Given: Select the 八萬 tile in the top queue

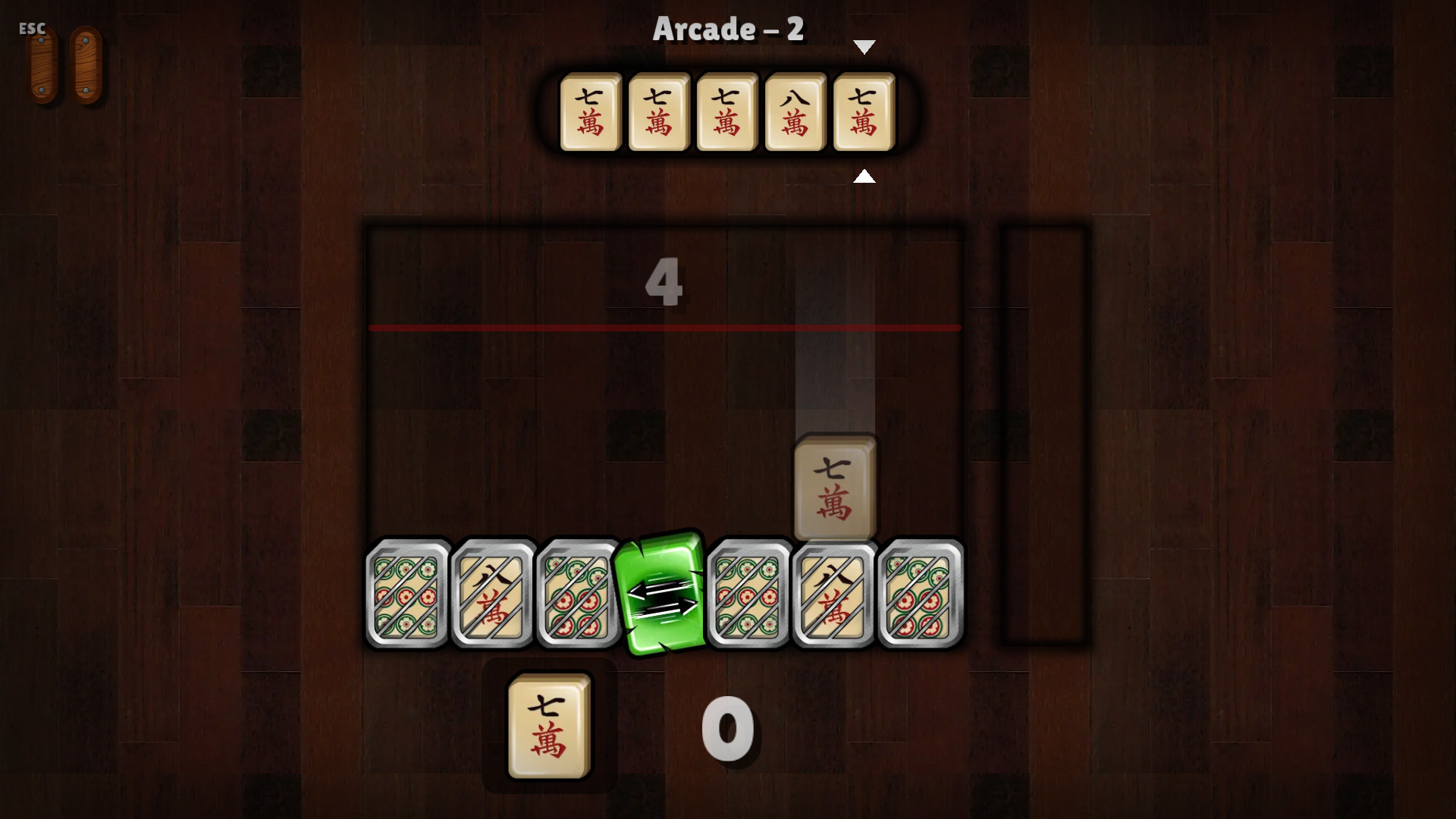Looking at the screenshot, I should click(x=795, y=112).
